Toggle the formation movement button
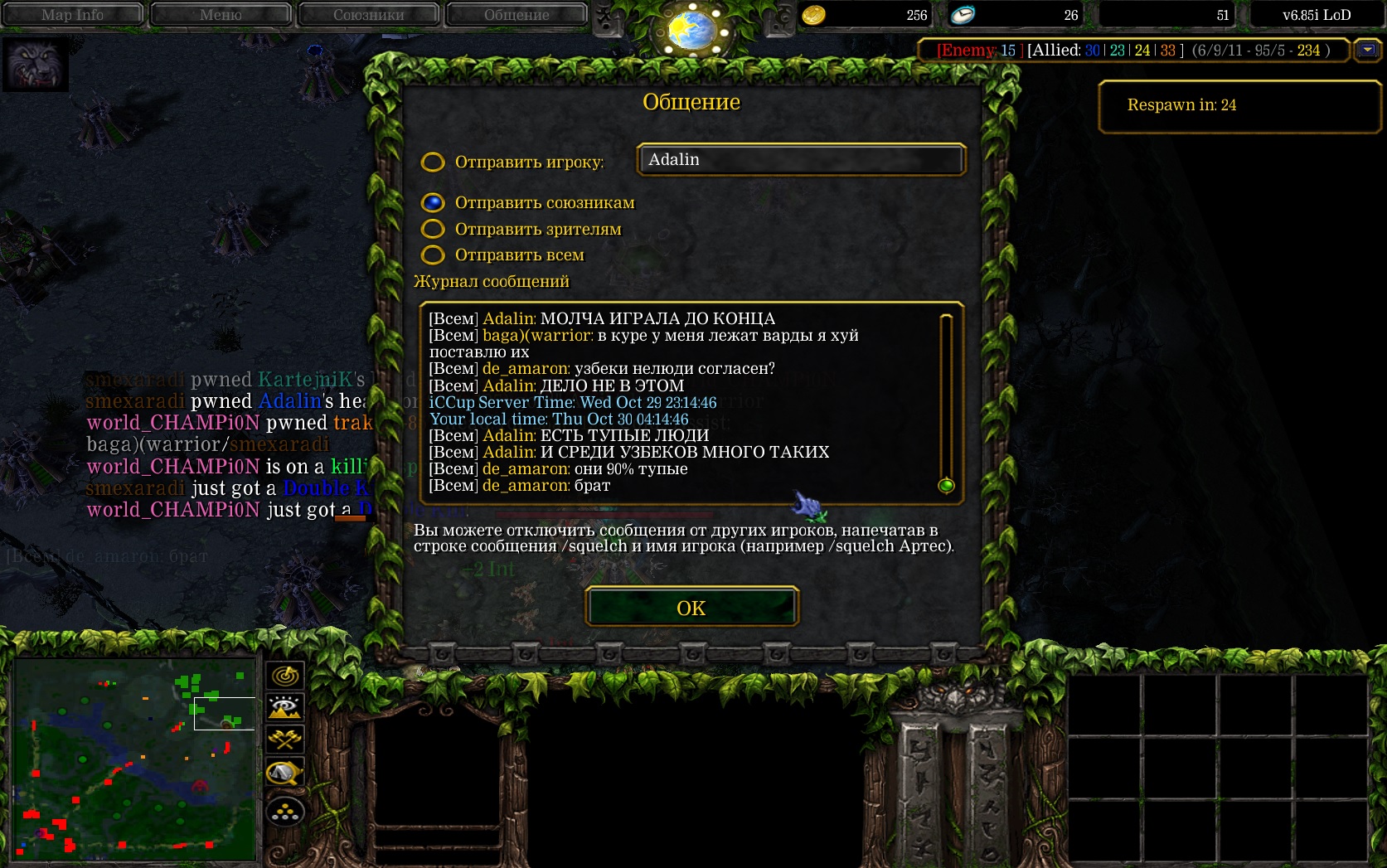The height and width of the screenshot is (868, 1387). (x=285, y=812)
